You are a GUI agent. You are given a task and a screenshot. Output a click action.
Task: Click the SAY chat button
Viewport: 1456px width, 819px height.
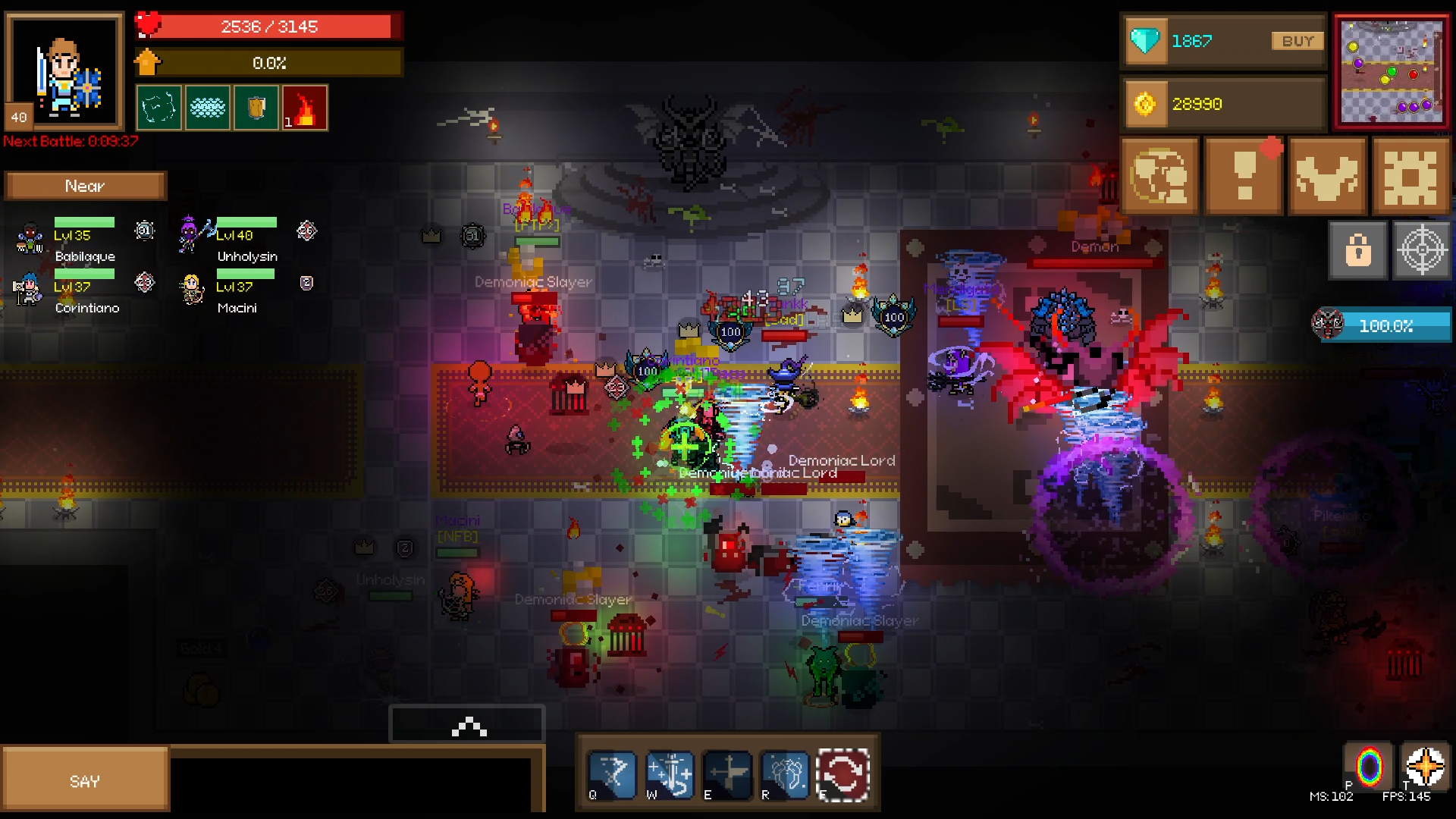86,779
